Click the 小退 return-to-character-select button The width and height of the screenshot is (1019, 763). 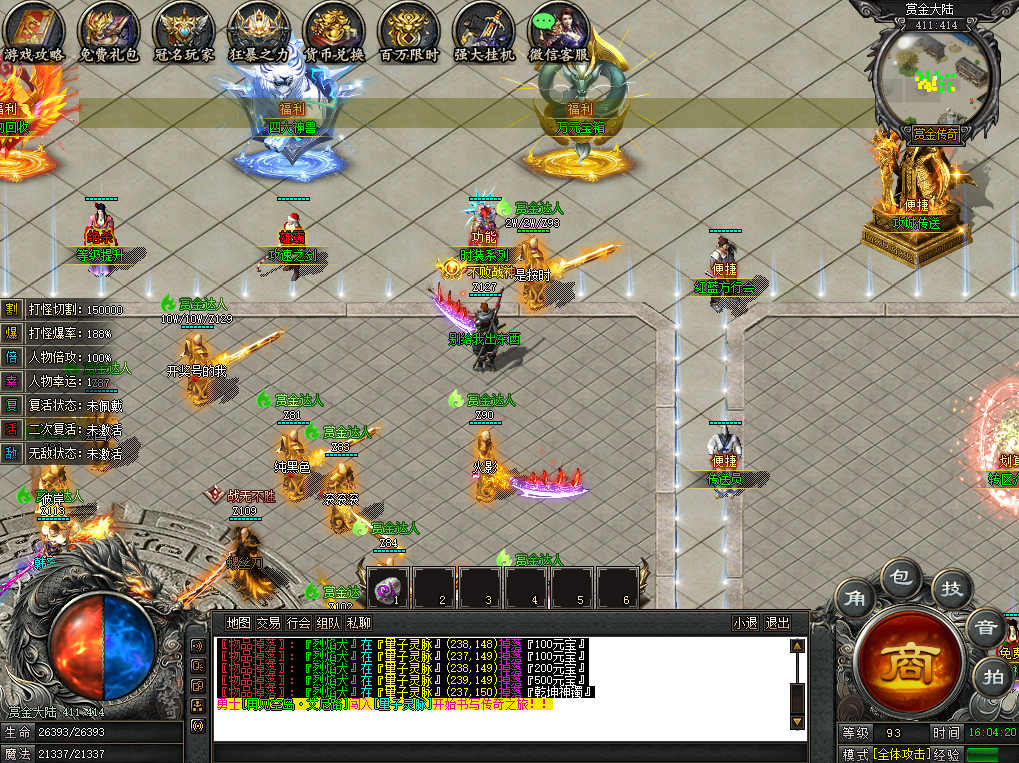745,622
